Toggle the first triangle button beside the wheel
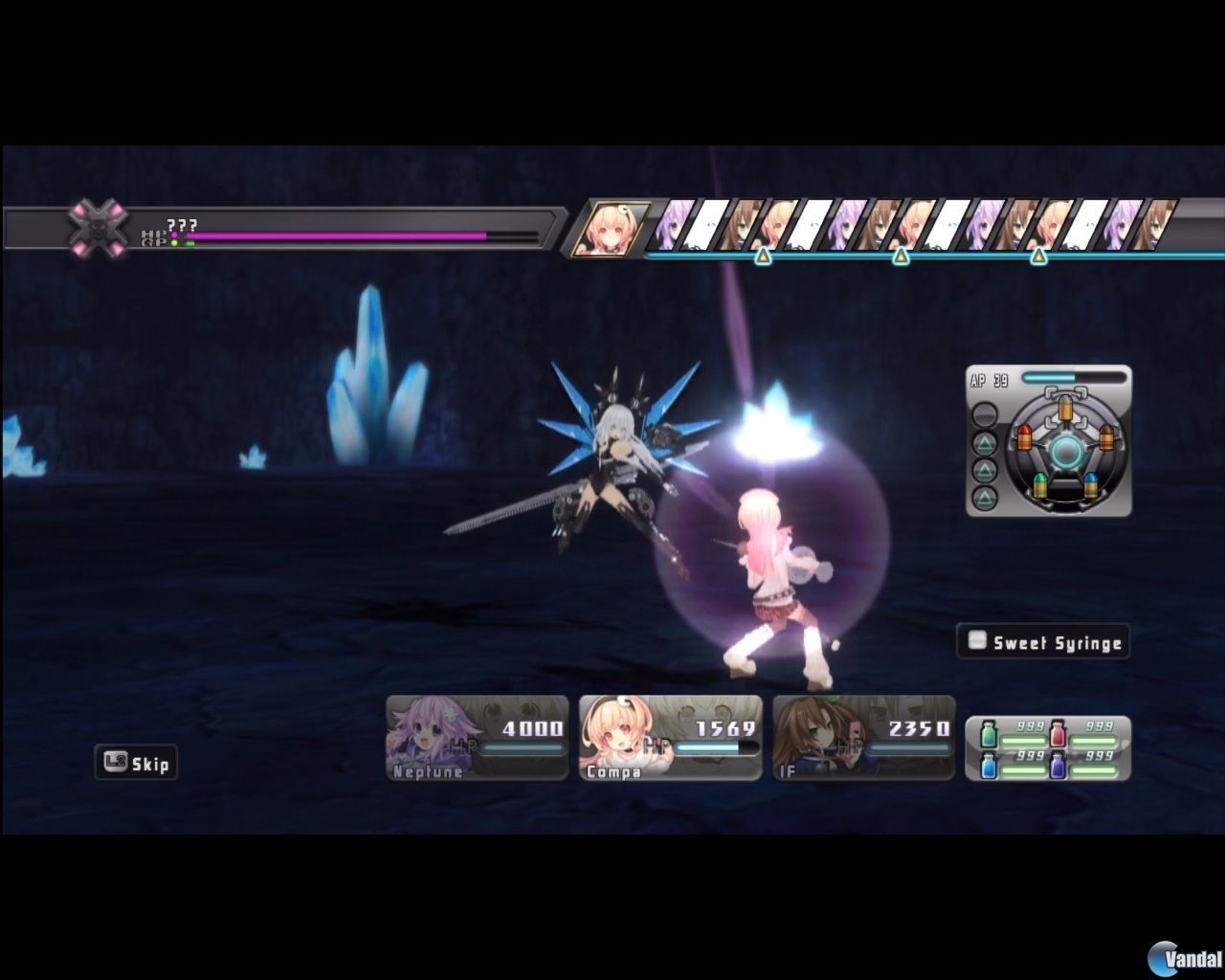Screen dimensions: 1225x980 (x=985, y=444)
